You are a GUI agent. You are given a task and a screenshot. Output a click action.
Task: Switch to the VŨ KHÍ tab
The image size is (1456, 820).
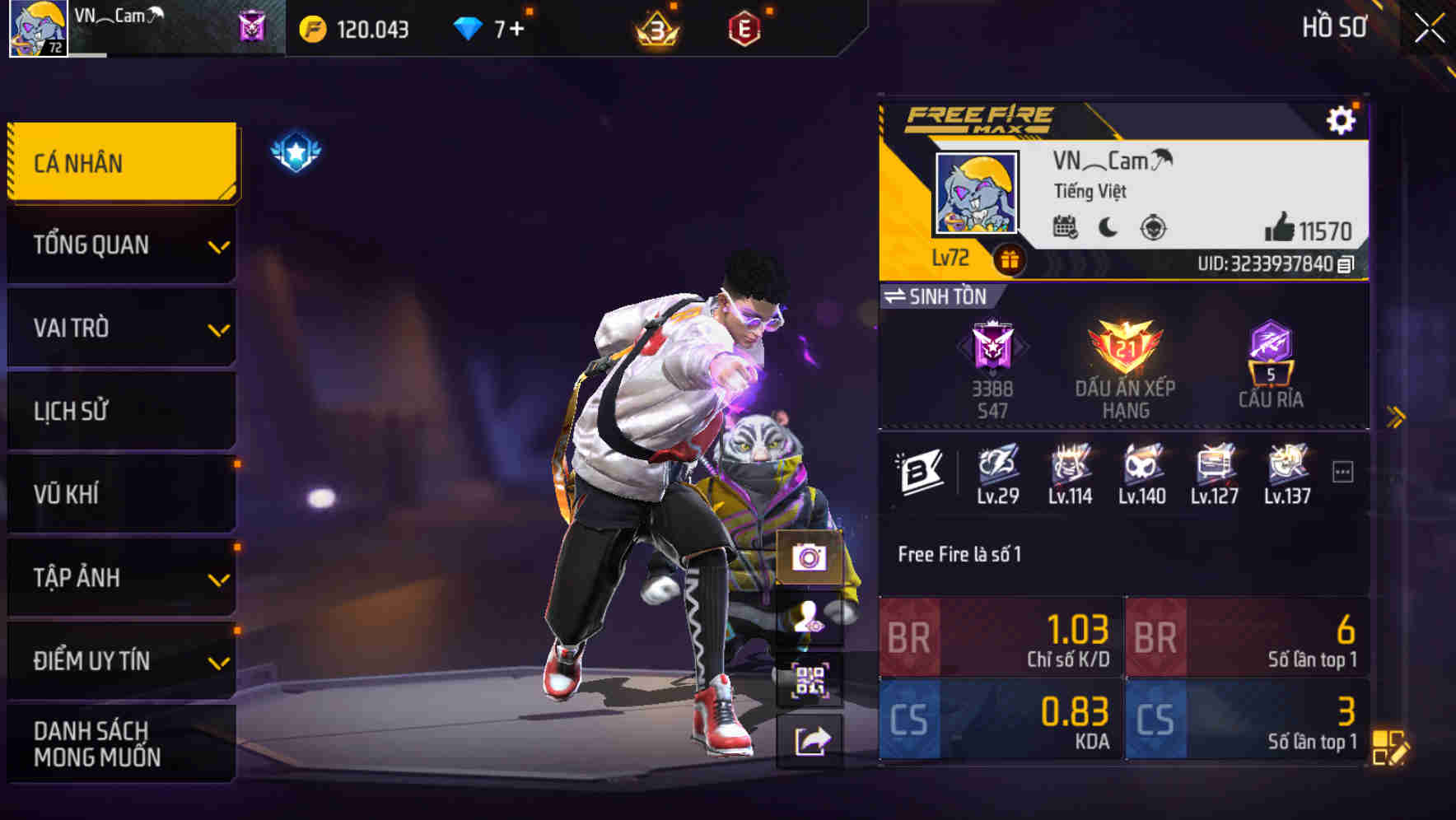pyautogui.click(x=121, y=494)
